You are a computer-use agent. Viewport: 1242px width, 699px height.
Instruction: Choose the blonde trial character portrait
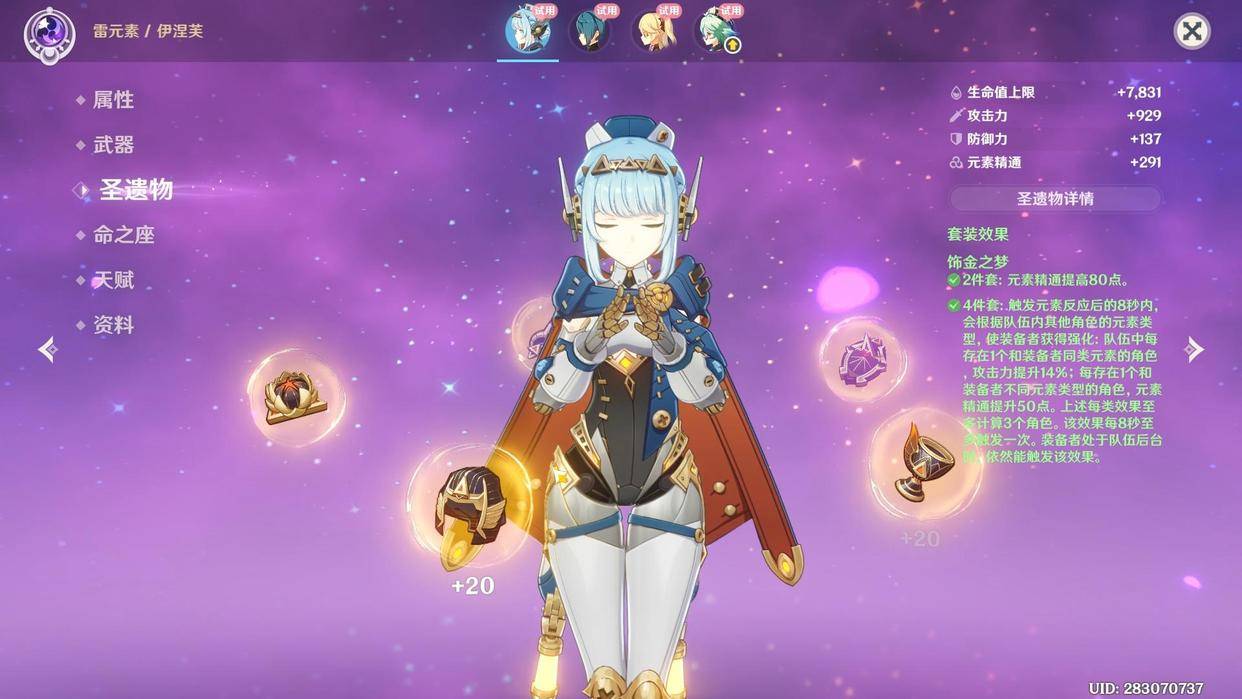(651, 31)
